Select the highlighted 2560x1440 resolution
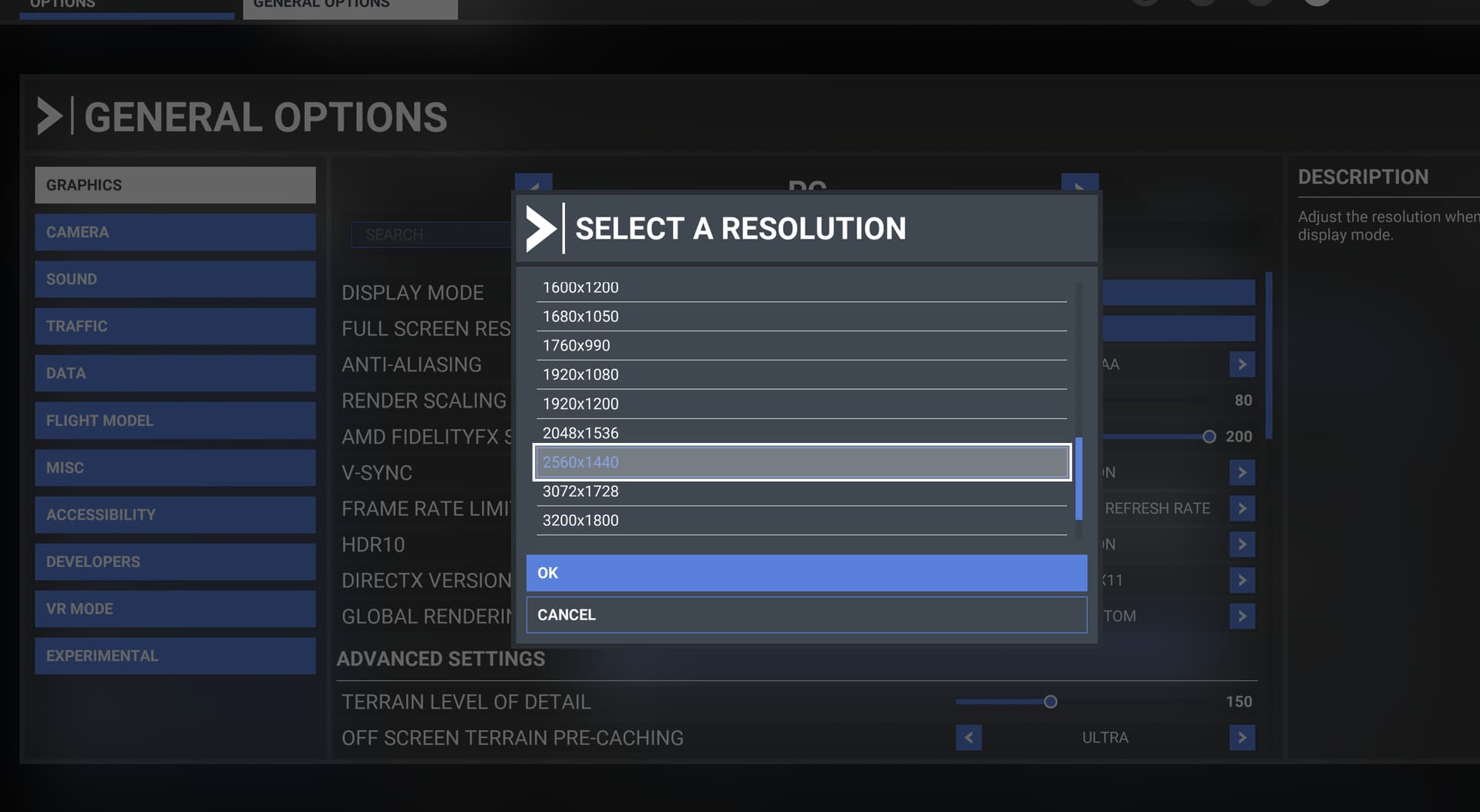This screenshot has height=812, width=1480. pos(802,462)
